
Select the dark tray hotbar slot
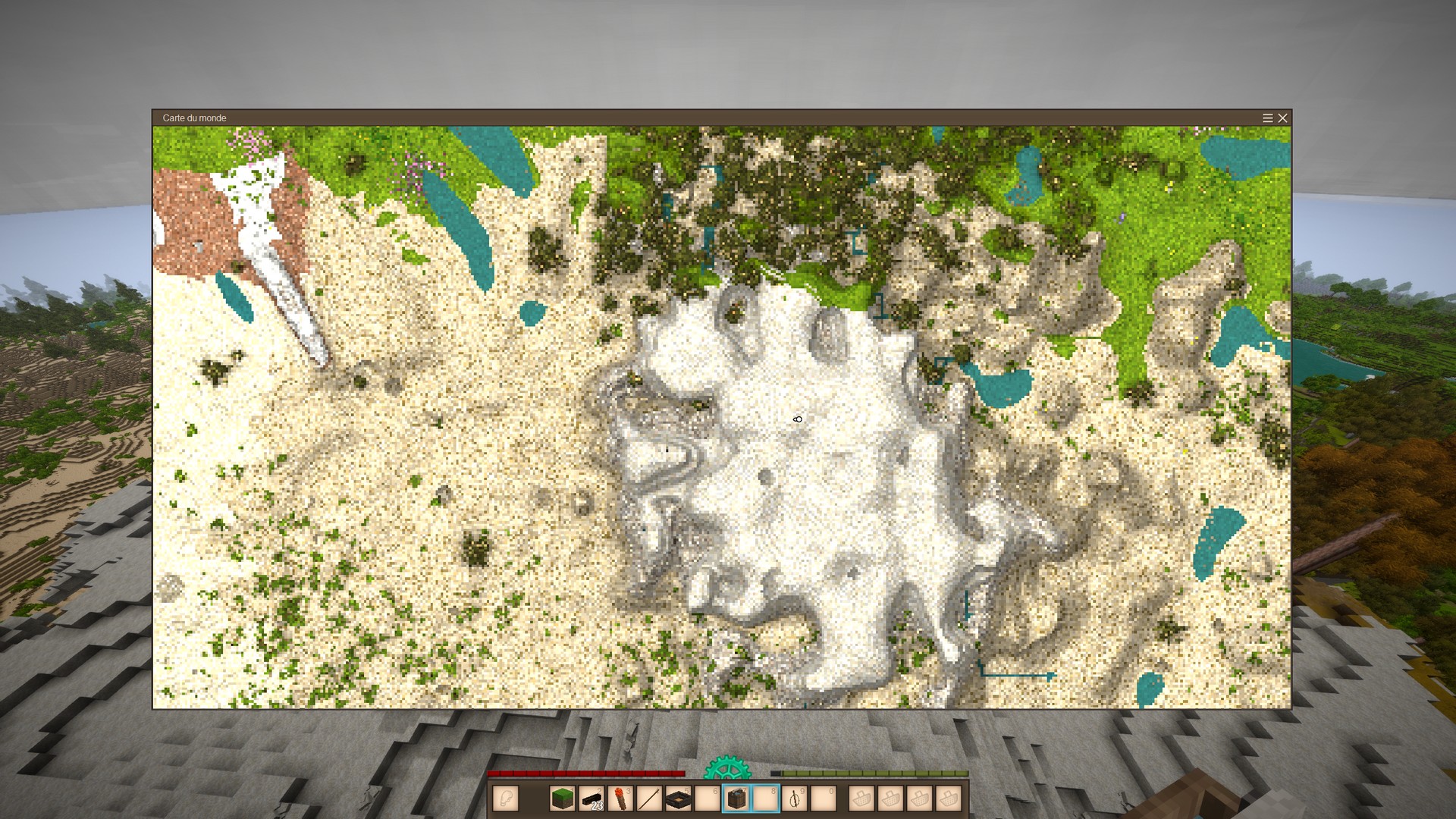pyautogui.click(x=678, y=799)
